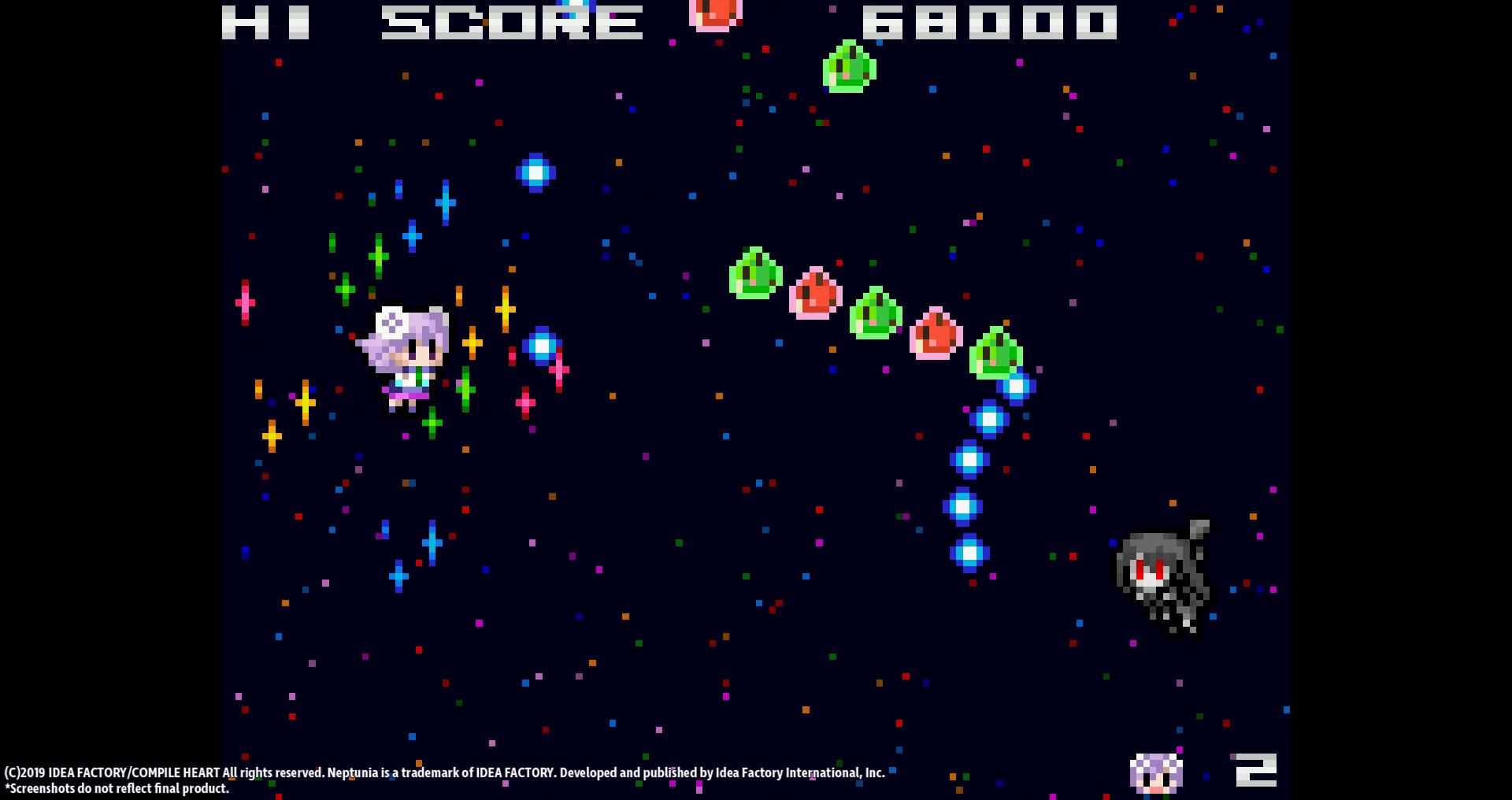Click the red apple enemy at screen top
Image resolution: width=1512 pixels, height=800 pixels.
pos(711,14)
